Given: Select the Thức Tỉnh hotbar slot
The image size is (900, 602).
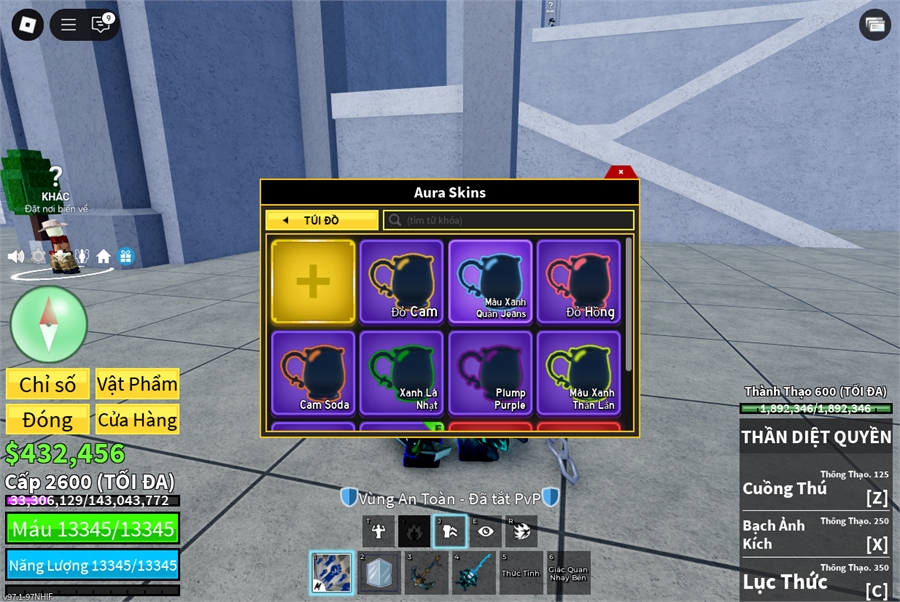Looking at the screenshot, I should pos(521,573).
